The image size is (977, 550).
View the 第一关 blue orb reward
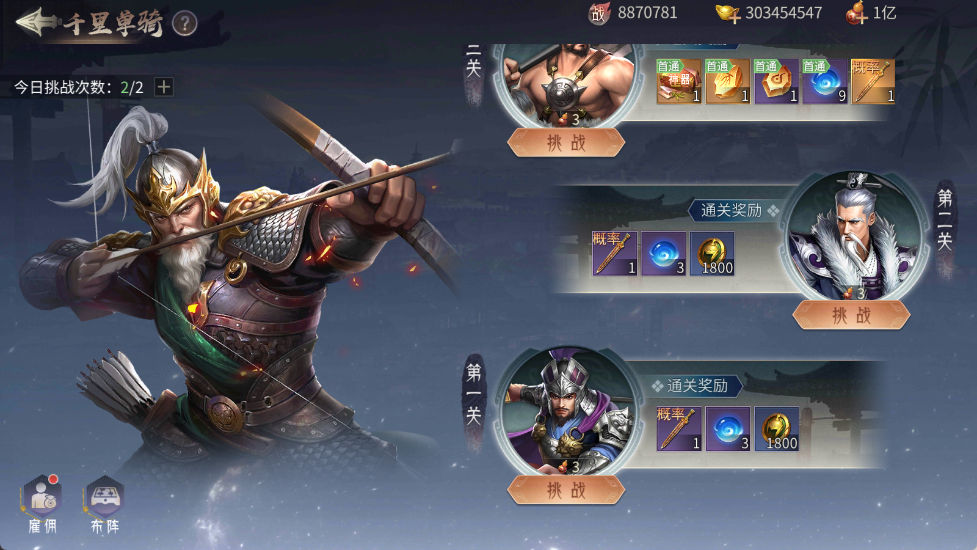pos(728,429)
